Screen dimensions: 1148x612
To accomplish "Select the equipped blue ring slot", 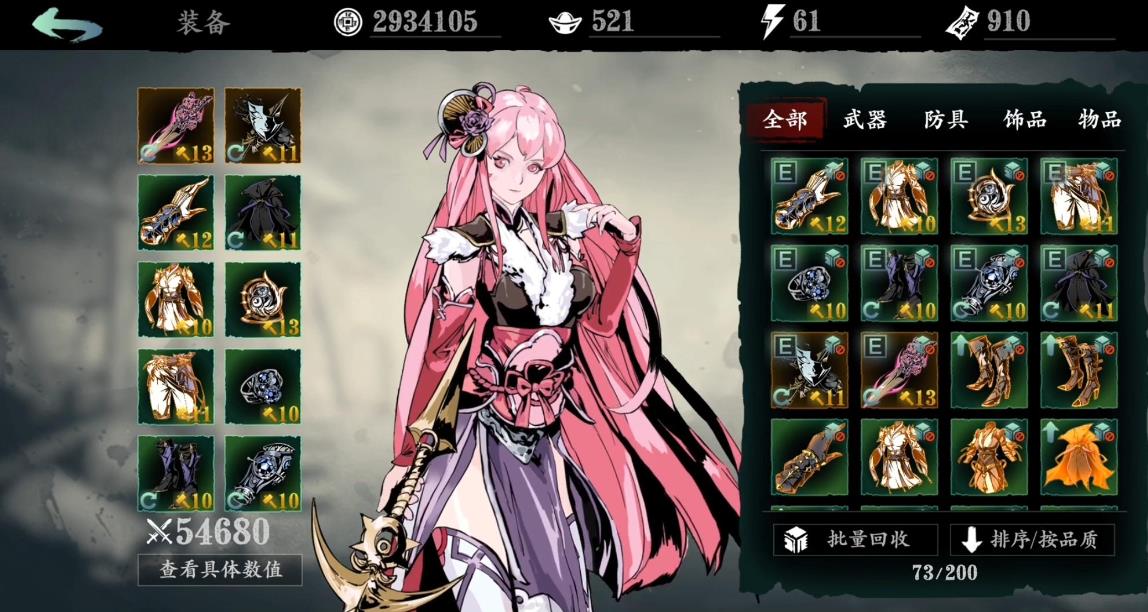I will click(263, 386).
